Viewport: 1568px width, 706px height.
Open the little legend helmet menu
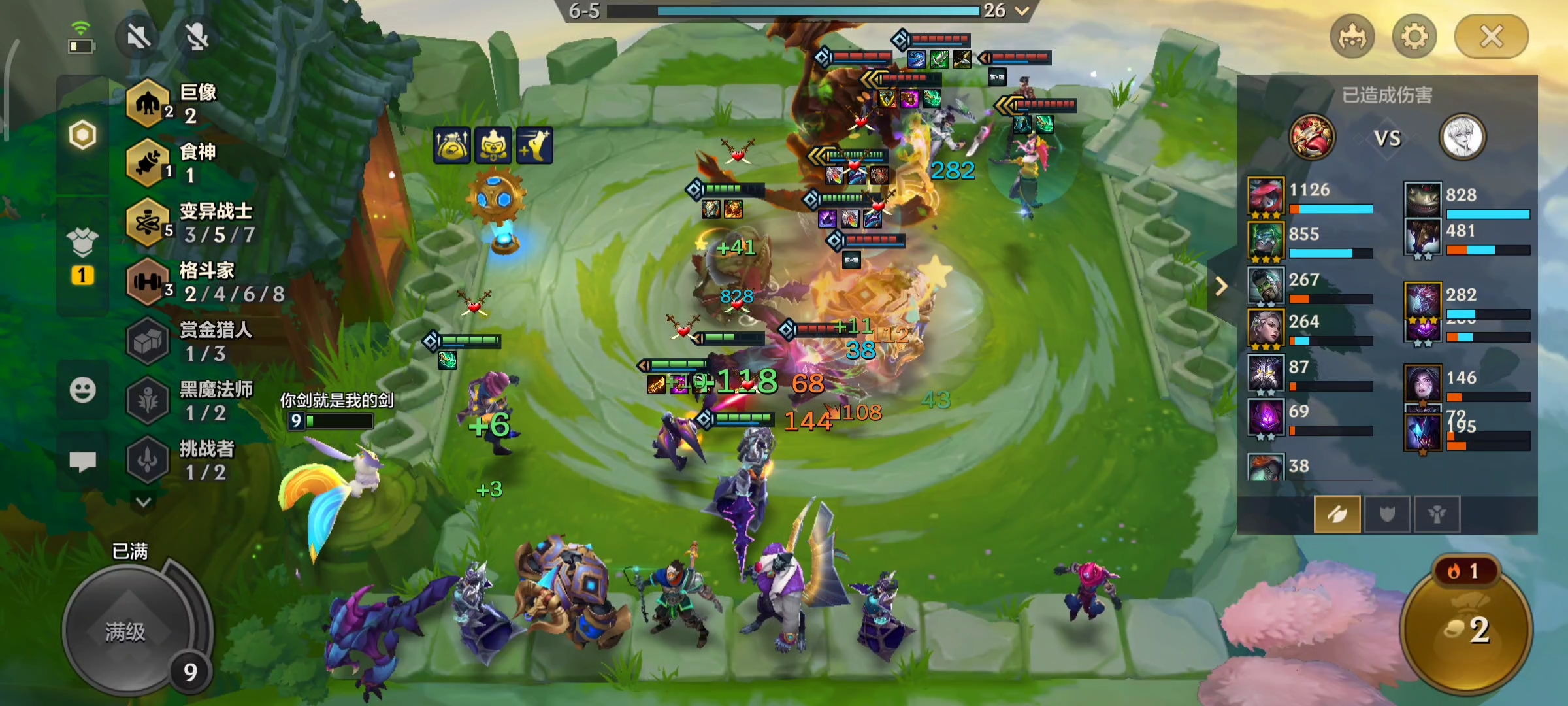pyautogui.click(x=1352, y=37)
